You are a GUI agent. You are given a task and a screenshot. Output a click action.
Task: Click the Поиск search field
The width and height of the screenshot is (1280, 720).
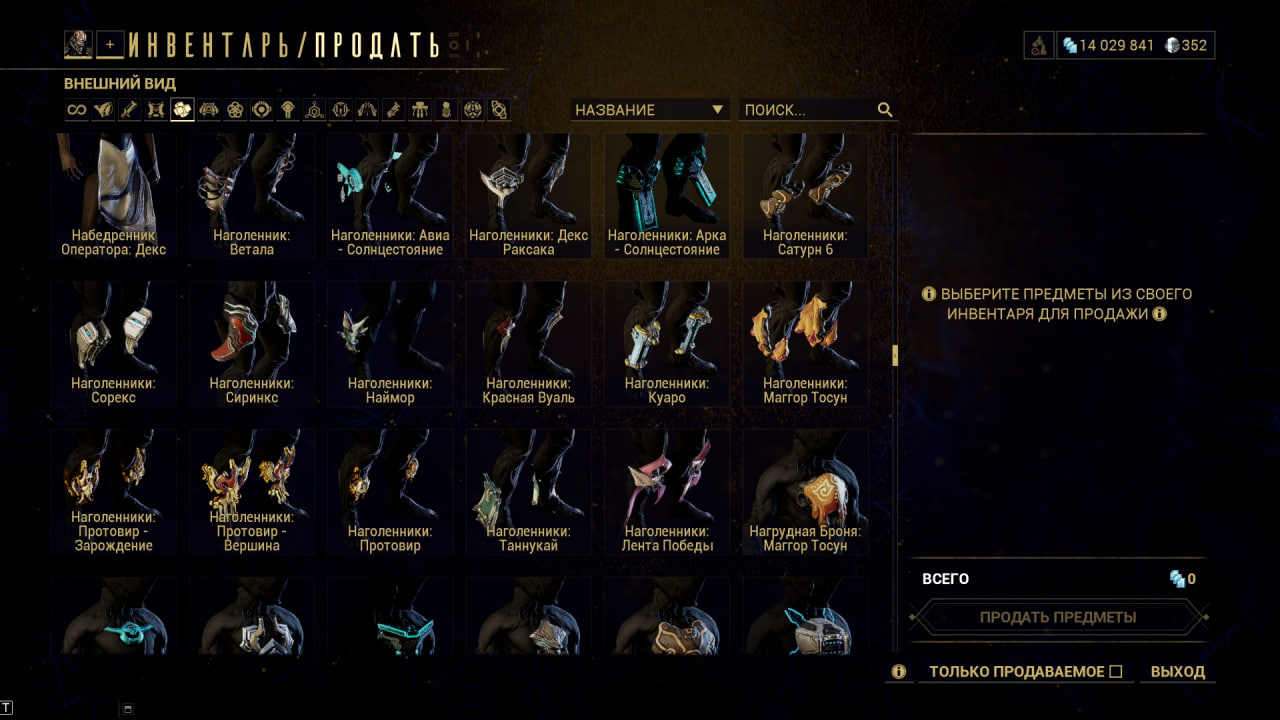[808, 110]
